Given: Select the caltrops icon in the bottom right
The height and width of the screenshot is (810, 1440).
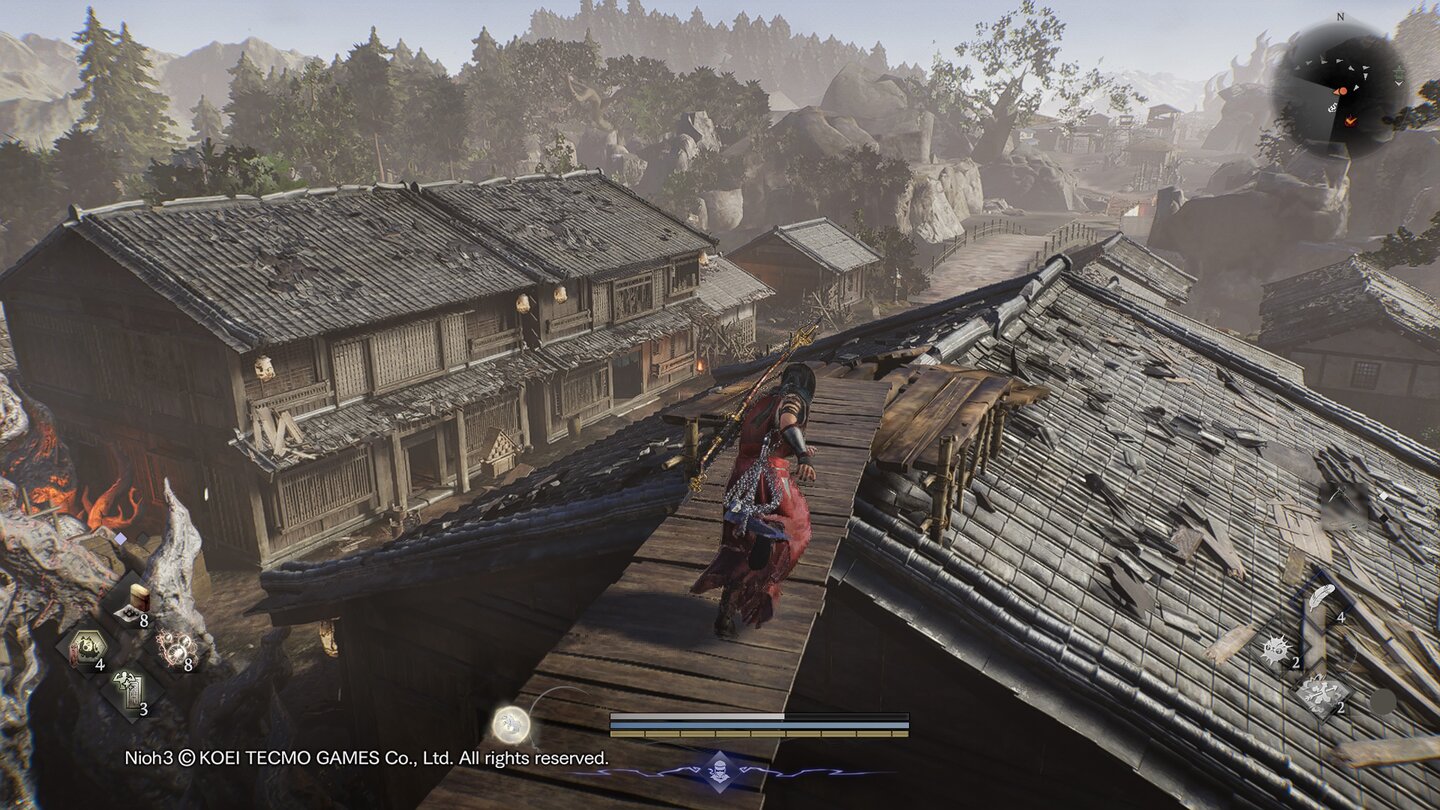Looking at the screenshot, I should (x=1320, y=693).
